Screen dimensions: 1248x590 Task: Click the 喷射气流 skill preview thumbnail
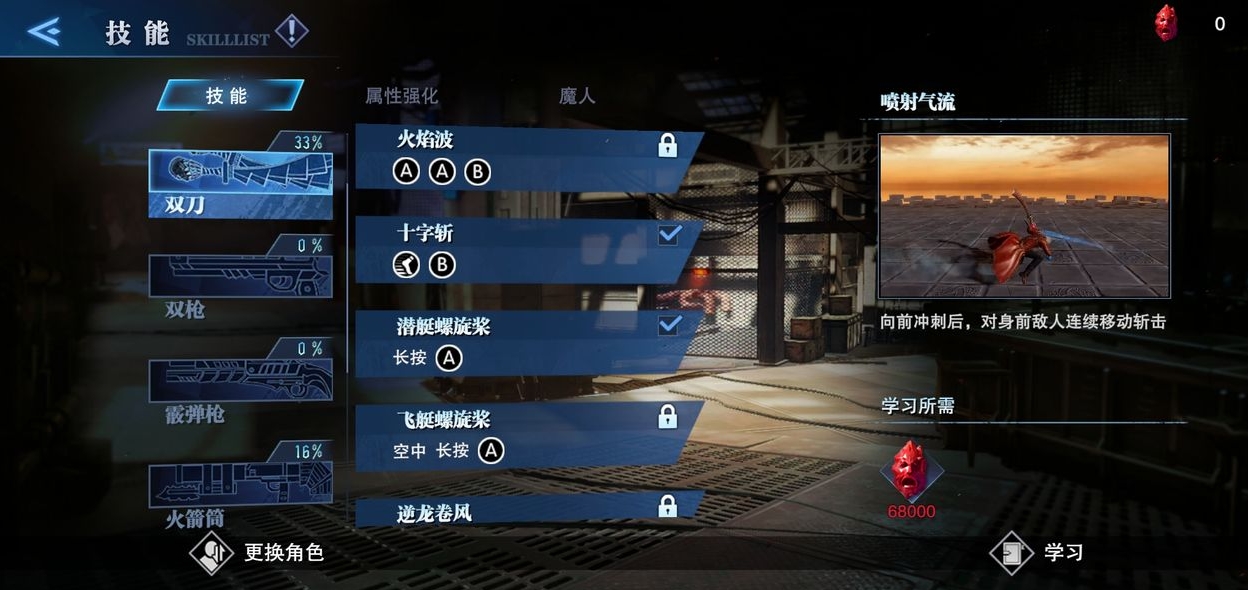point(1024,216)
